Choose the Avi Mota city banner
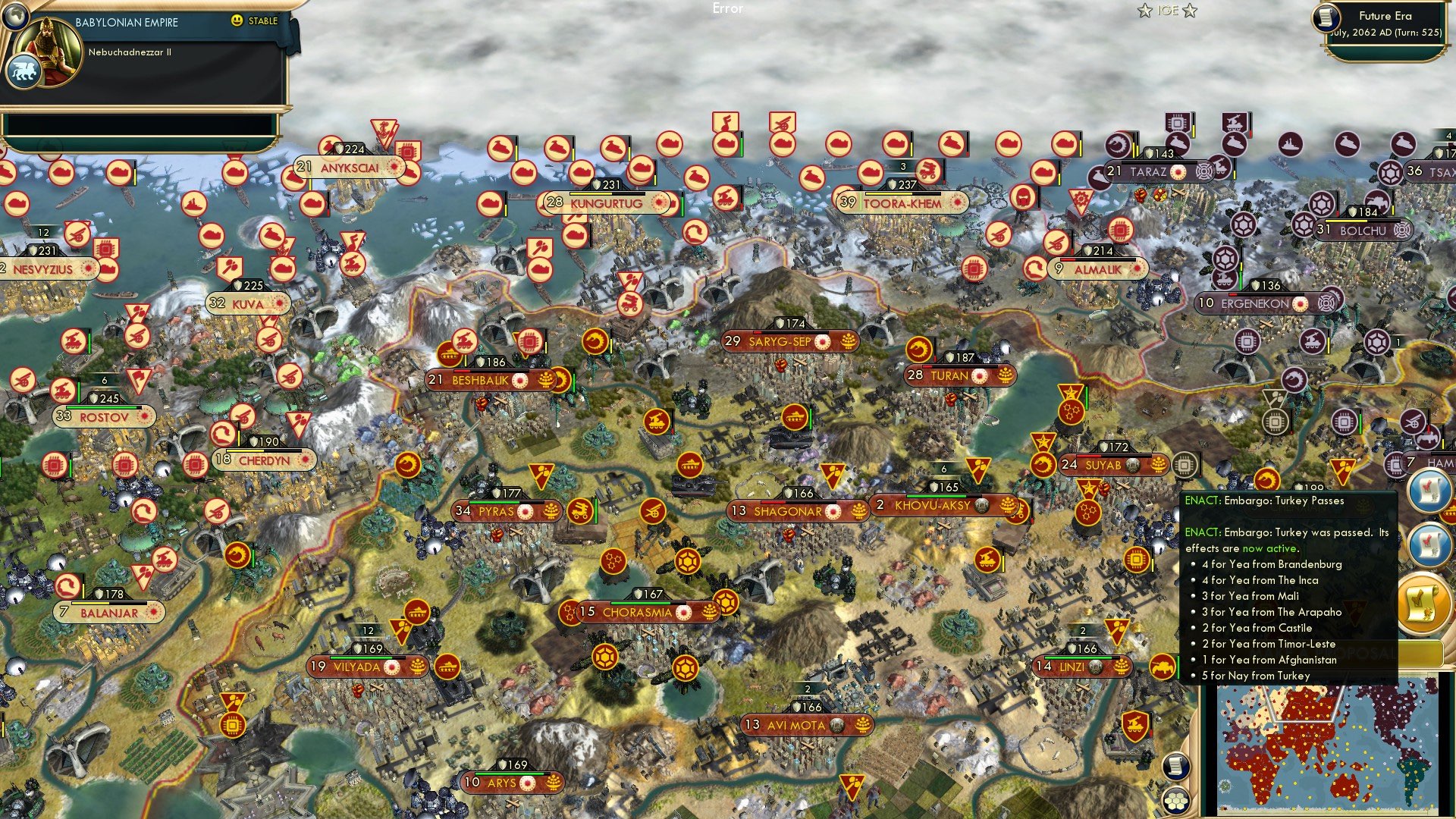 pos(795,726)
